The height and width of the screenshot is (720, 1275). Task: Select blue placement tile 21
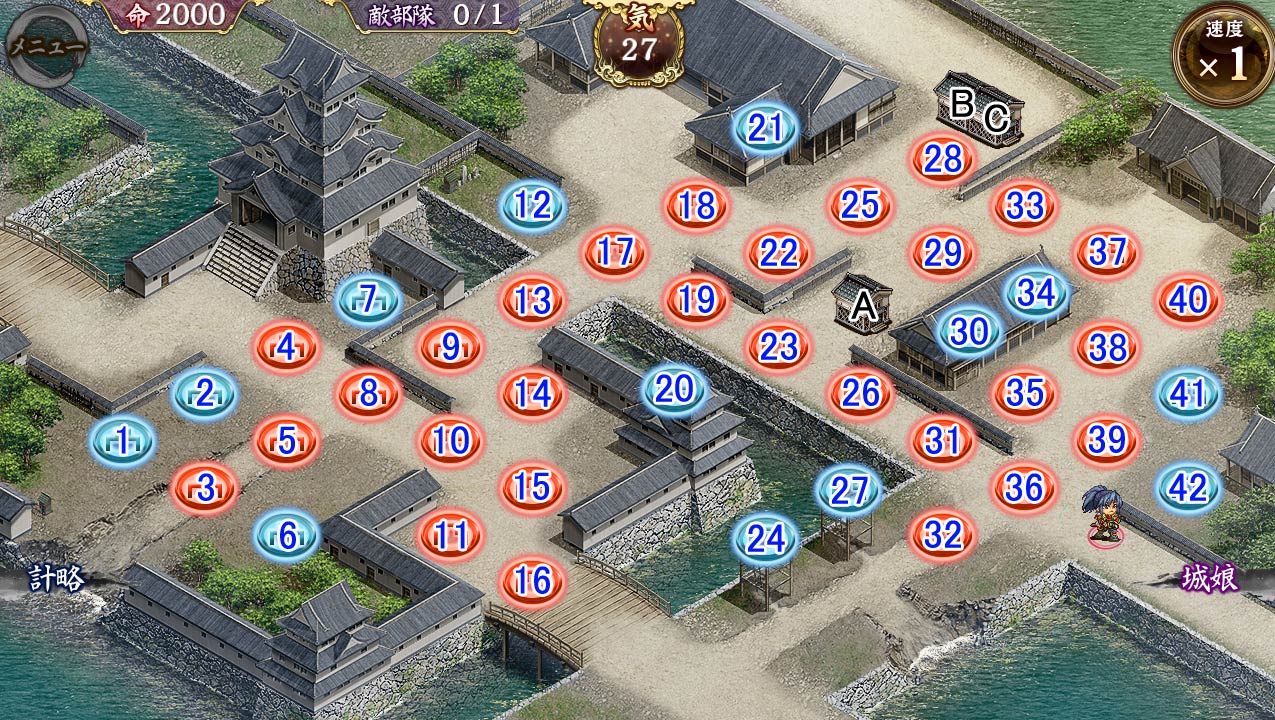click(765, 128)
